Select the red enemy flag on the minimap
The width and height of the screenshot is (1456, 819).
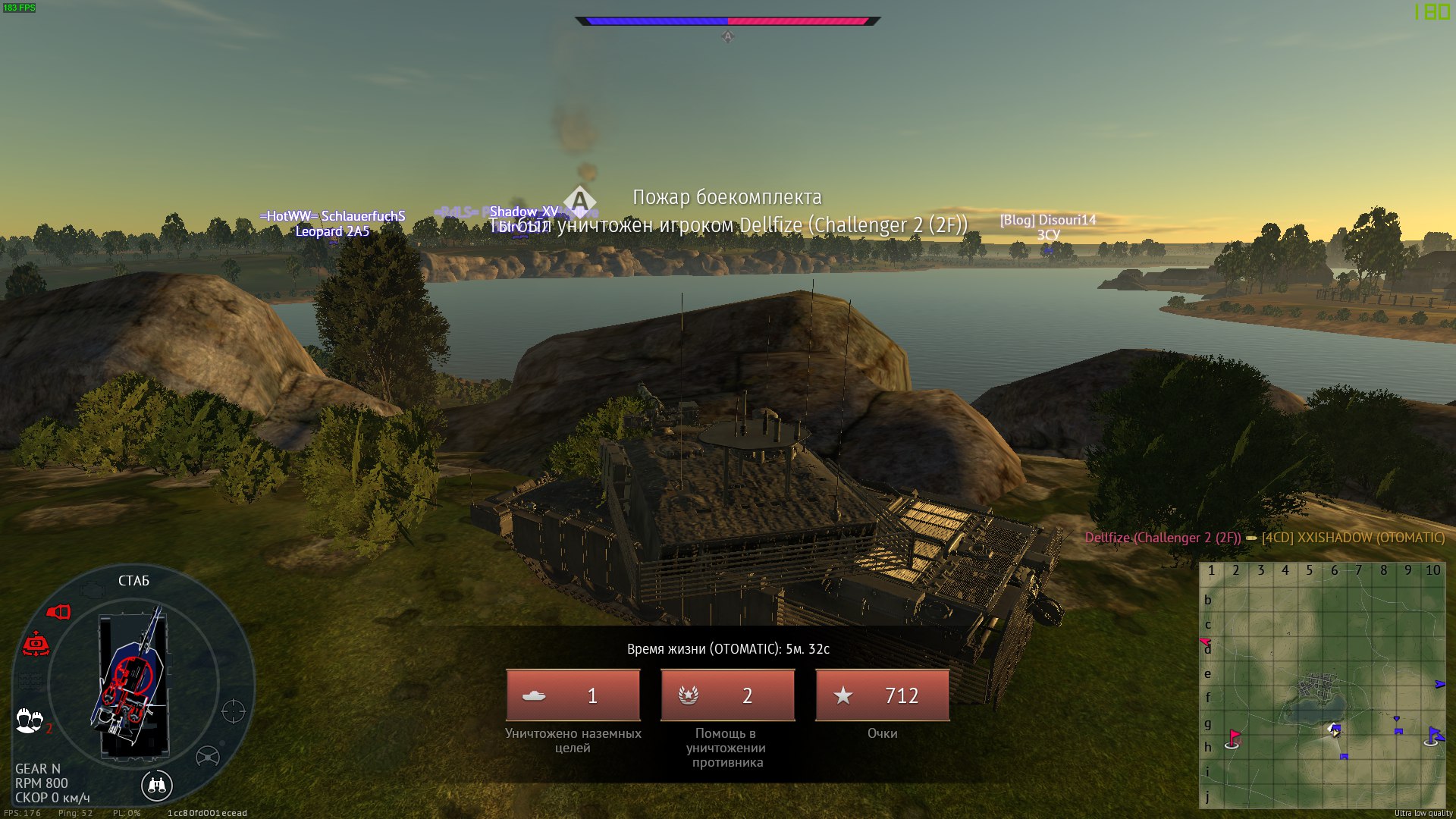[1234, 737]
